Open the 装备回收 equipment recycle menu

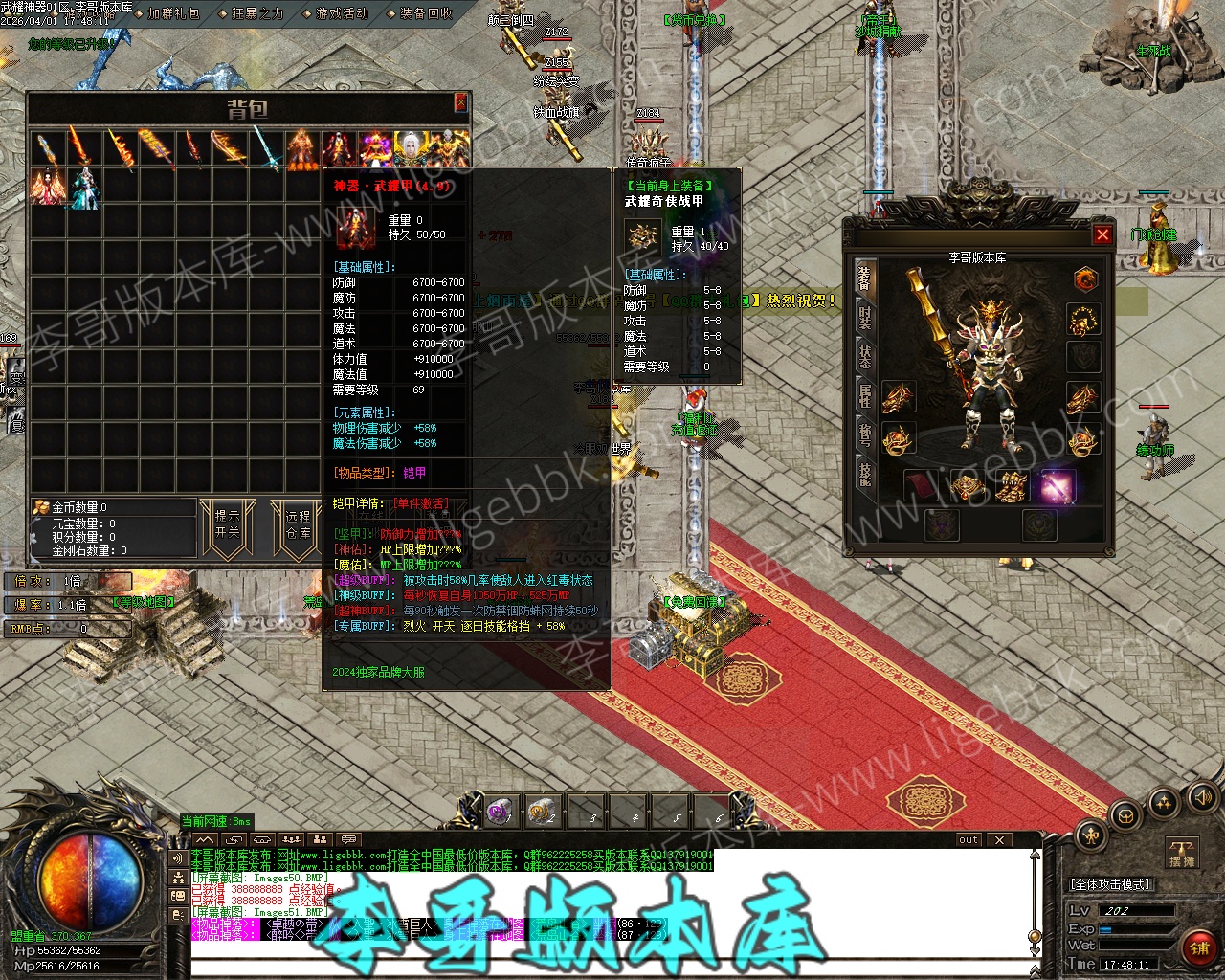click(x=426, y=13)
